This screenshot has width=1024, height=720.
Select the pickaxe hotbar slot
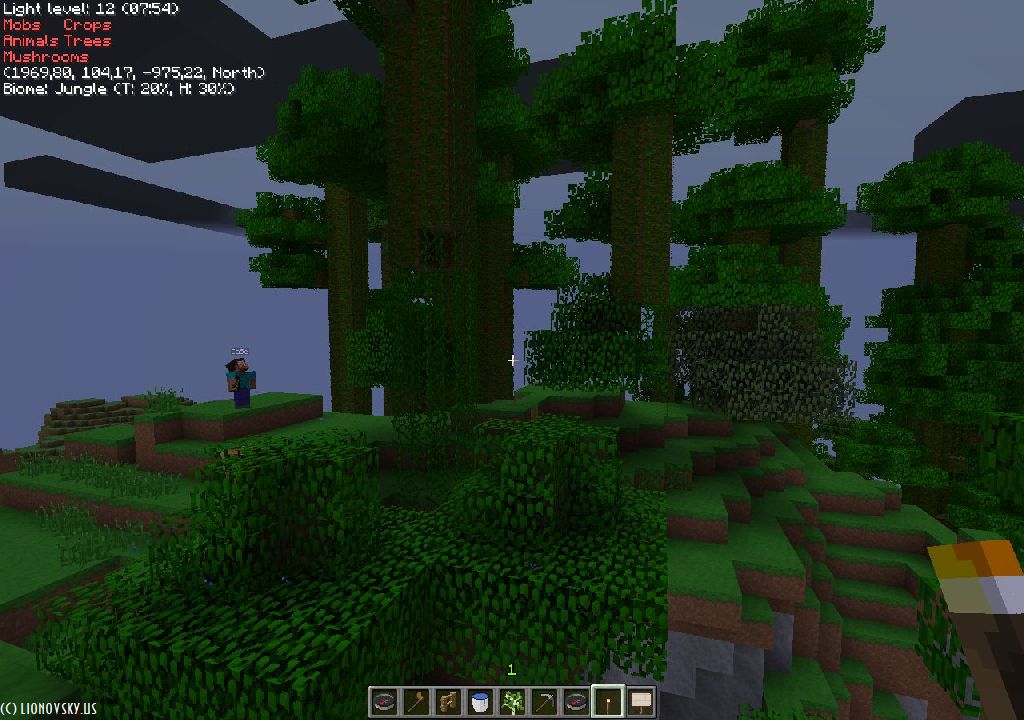pyautogui.click(x=544, y=702)
